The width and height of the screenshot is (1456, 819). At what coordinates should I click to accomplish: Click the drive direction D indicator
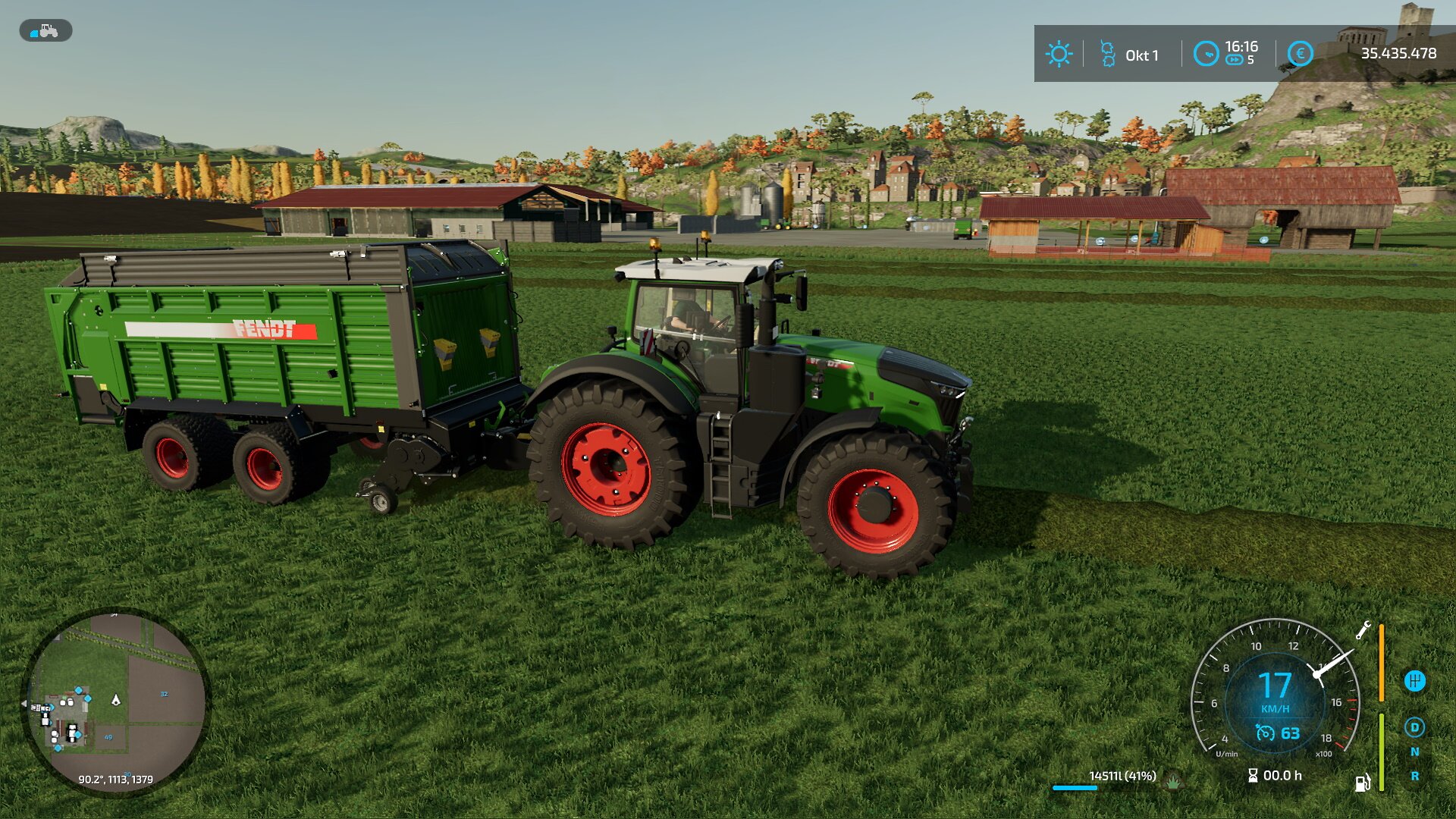[1414, 728]
